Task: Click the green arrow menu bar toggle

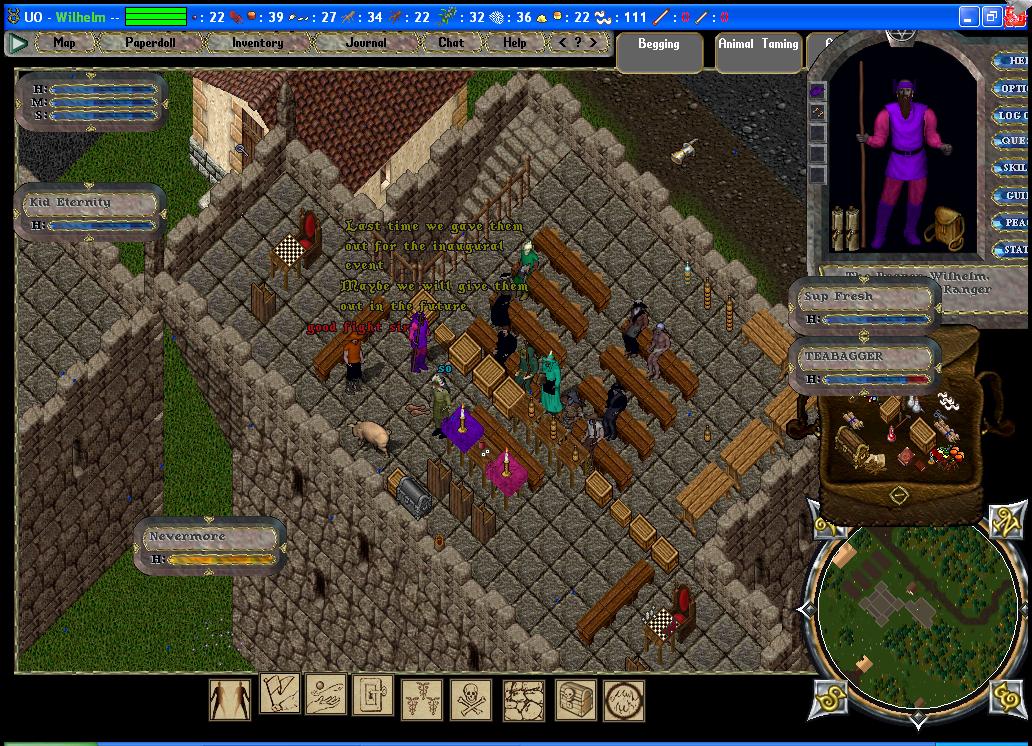Action: 17,43
